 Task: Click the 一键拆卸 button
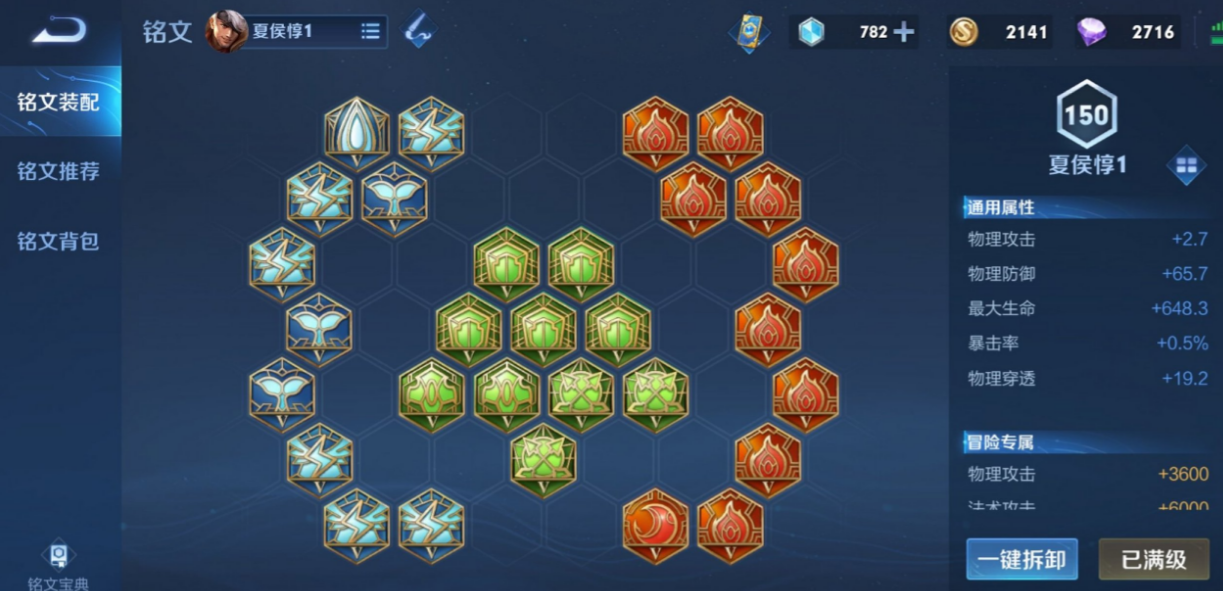1022,559
